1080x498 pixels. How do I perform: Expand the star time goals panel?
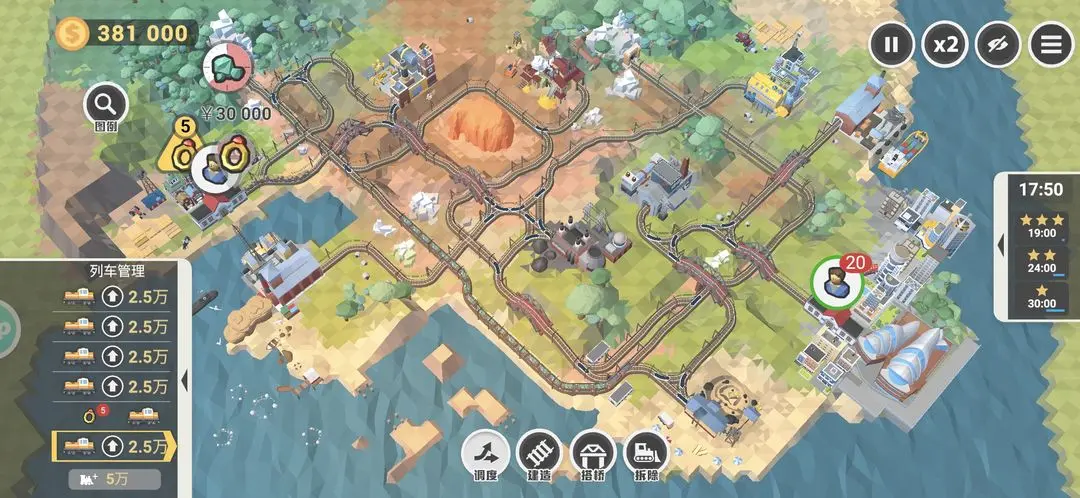click(1001, 243)
